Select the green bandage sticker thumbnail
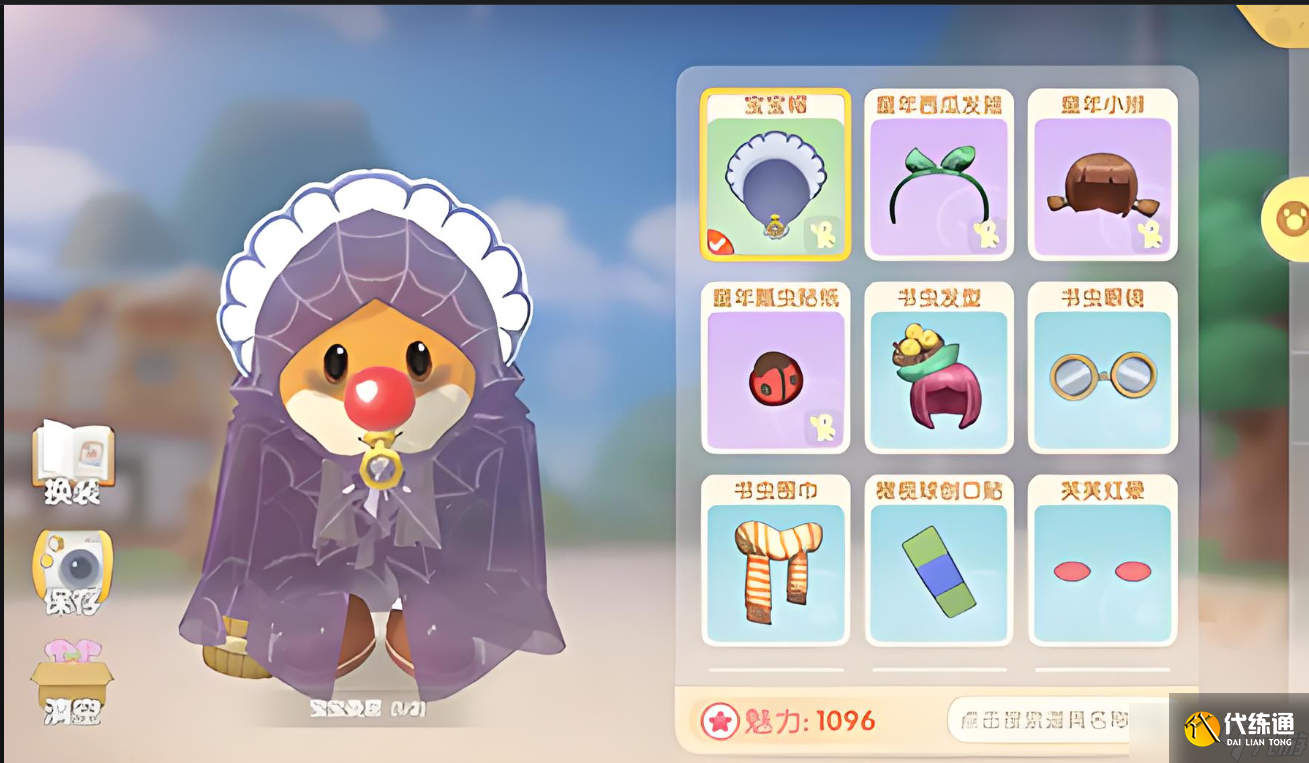 click(x=939, y=562)
